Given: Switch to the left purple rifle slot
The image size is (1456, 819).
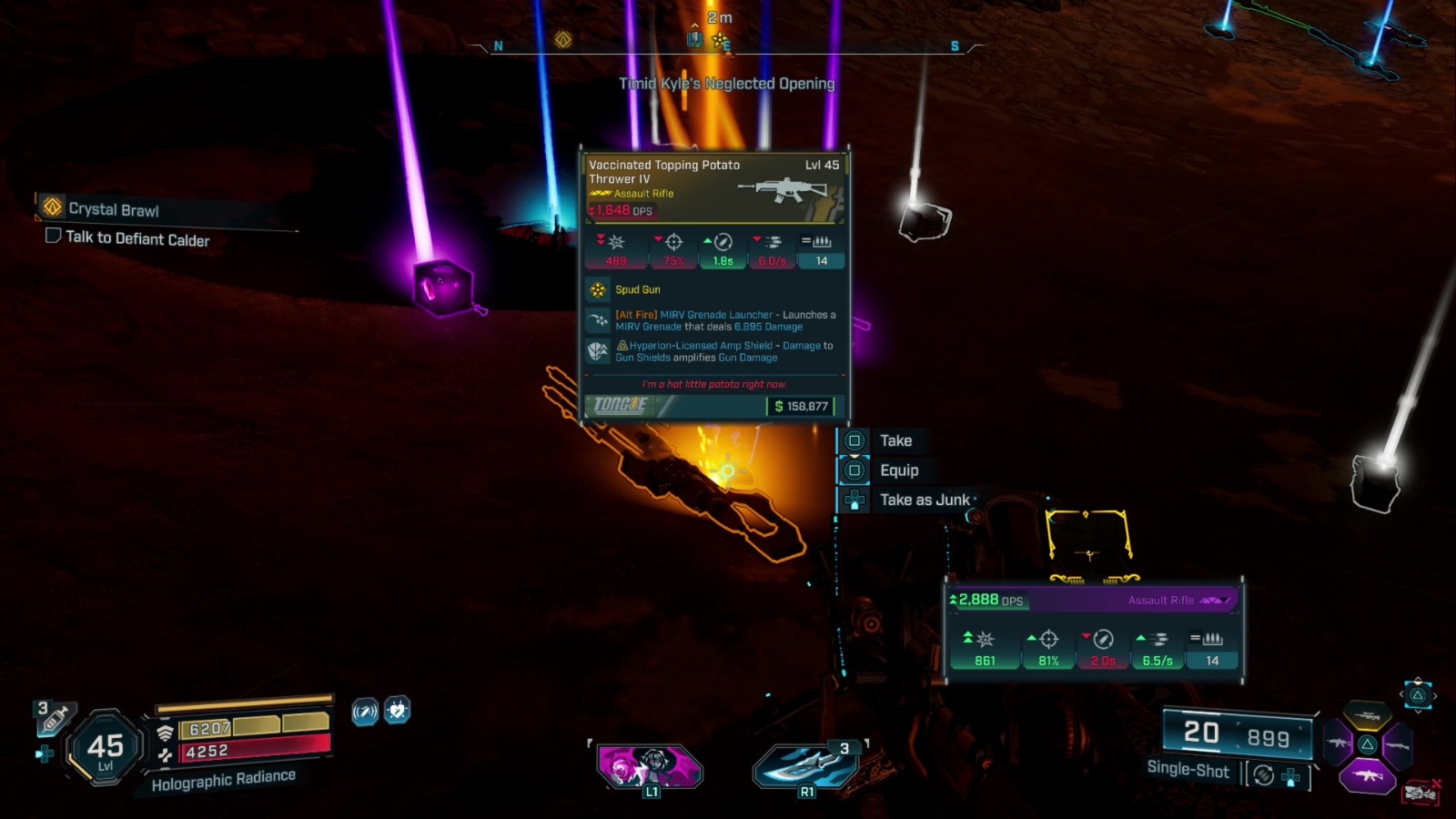Looking at the screenshot, I should point(1338,744).
